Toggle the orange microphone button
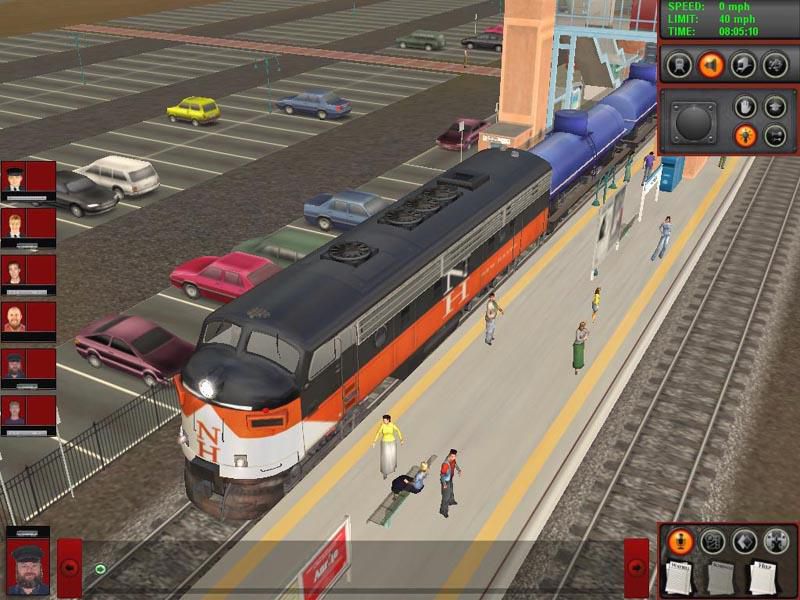This screenshot has height=600, width=800. tap(680, 541)
